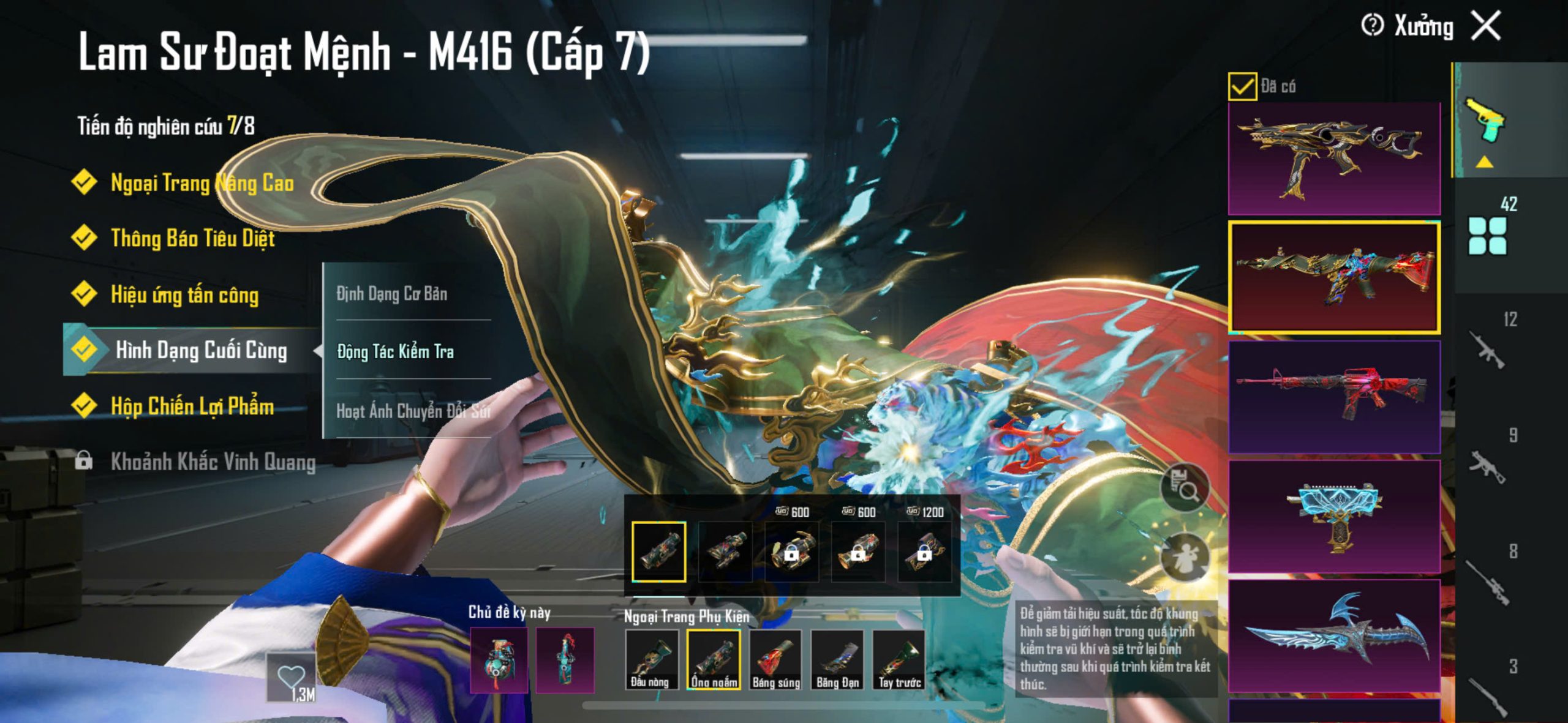Select the Đầu nòng attachment skin
This screenshot has width=1568, height=723.
(x=651, y=660)
